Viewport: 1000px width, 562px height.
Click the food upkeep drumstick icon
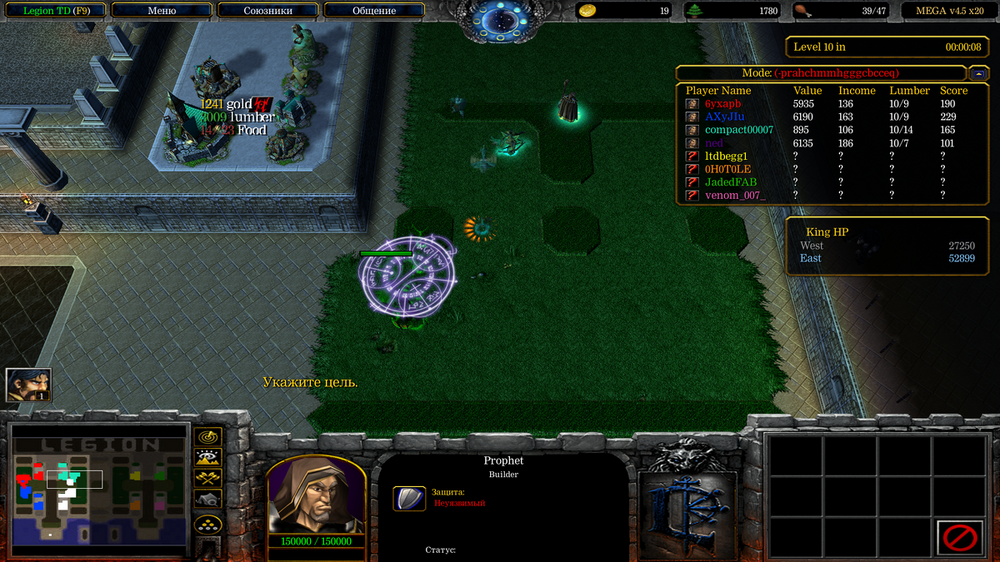pyautogui.click(x=801, y=11)
